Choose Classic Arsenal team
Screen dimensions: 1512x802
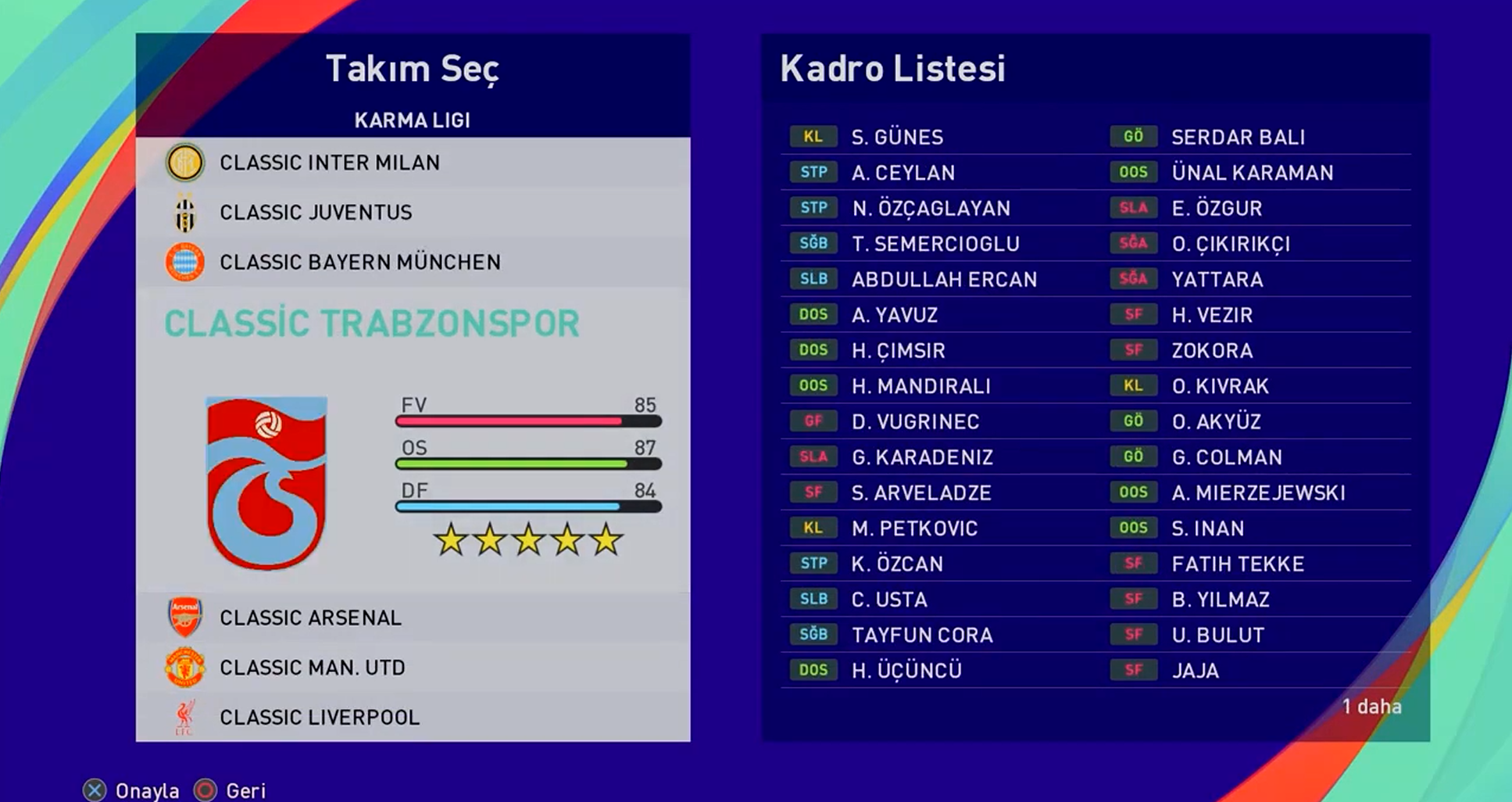pyautogui.click(x=310, y=618)
